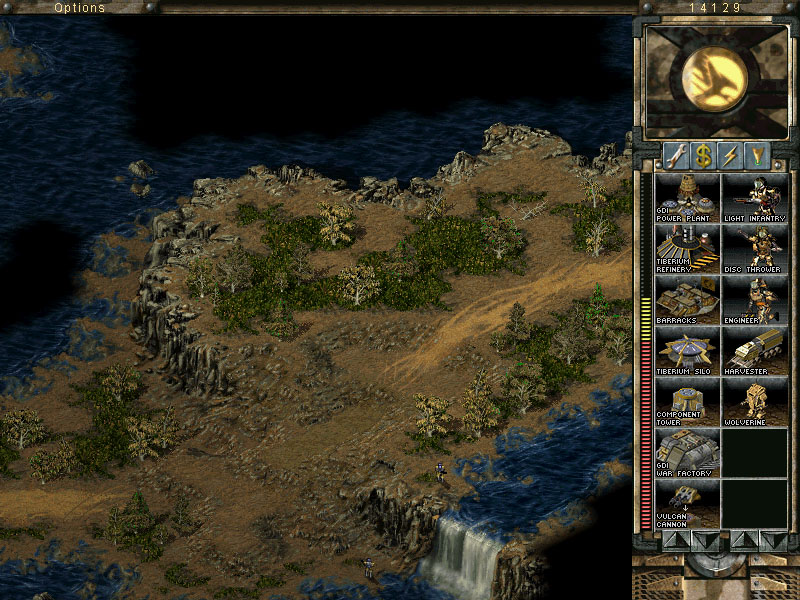Pick the Vulcan Cannon upgrade icon
This screenshot has height=600, width=800.
[687, 504]
